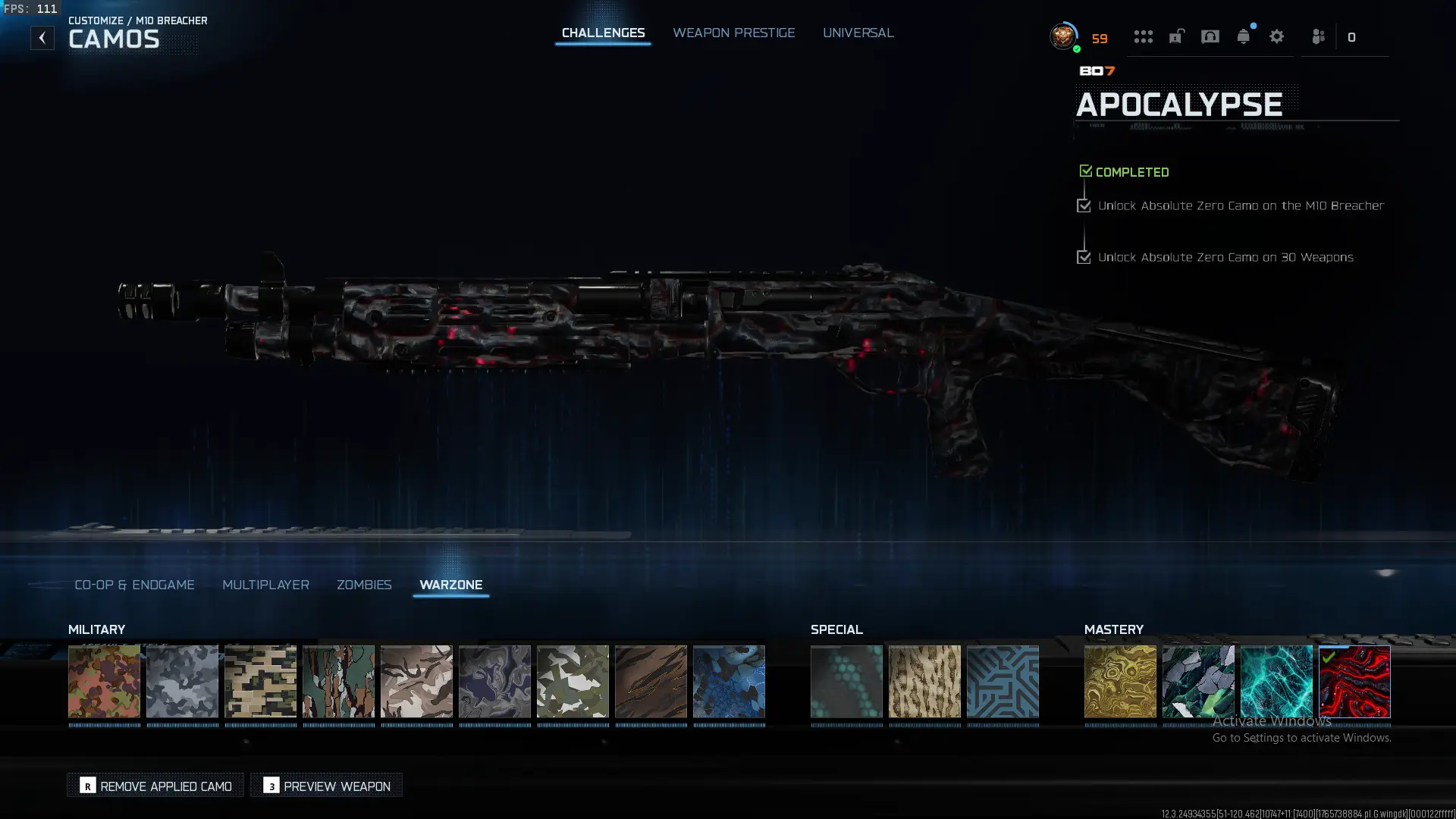This screenshot has width=1456, height=819.
Task: Click the apps grid icon in top bar
Action: pyautogui.click(x=1143, y=36)
